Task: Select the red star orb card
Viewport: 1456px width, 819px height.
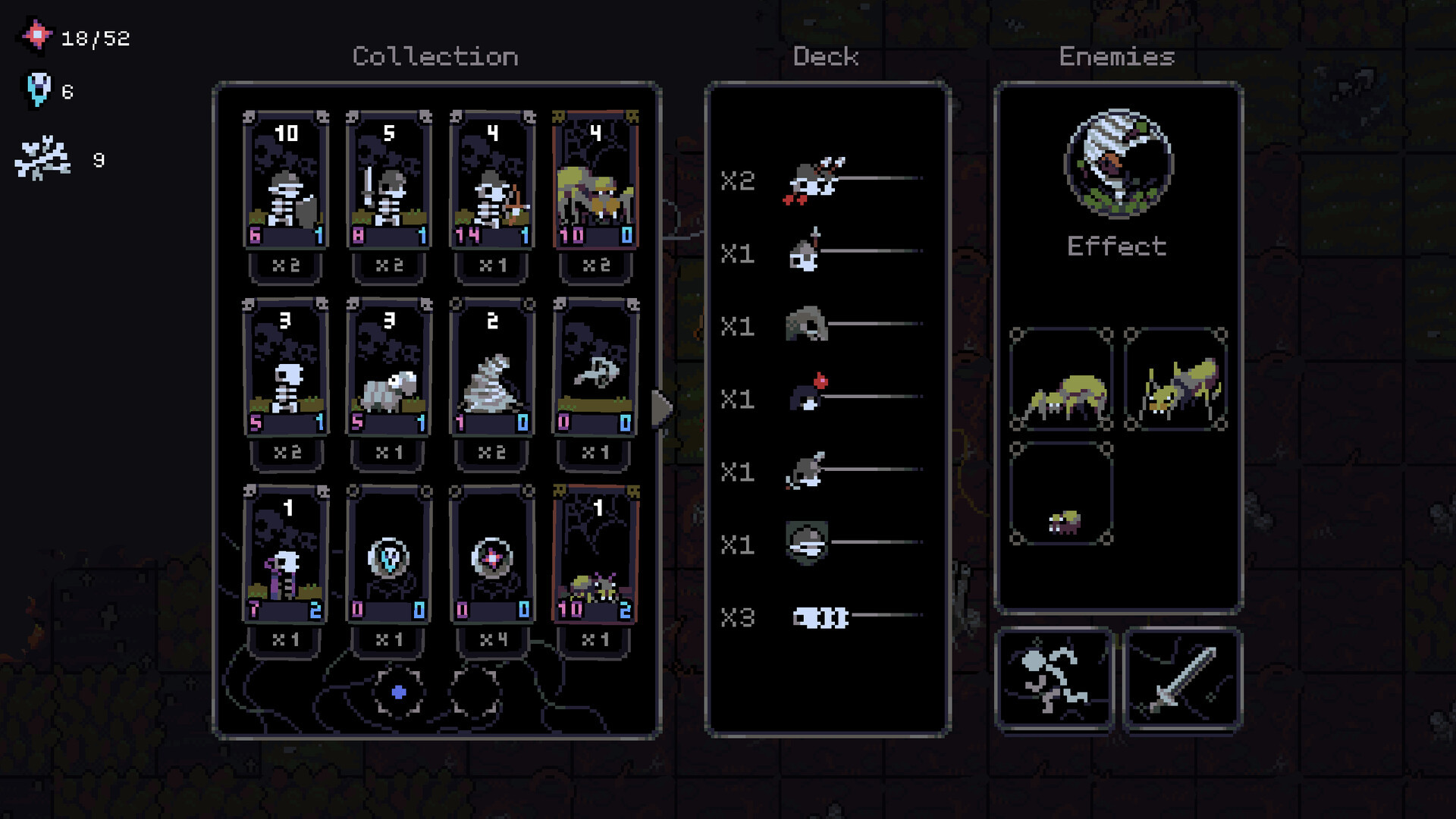Action: pyautogui.click(x=492, y=555)
